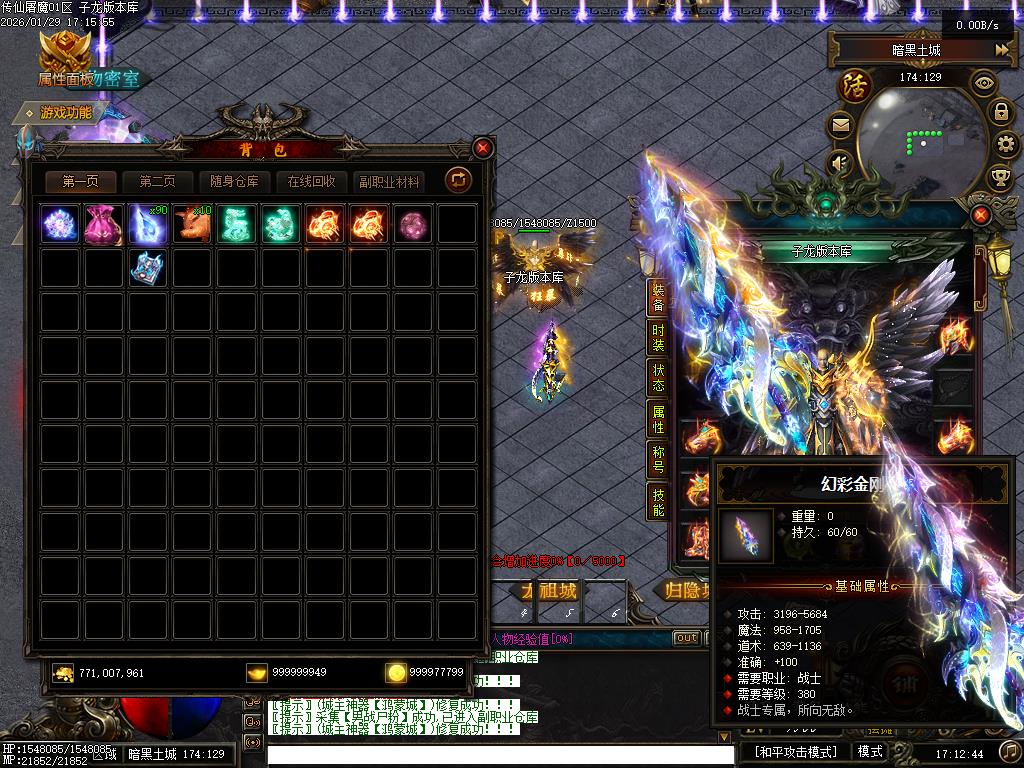Open the trophy ranking icon

point(1000,178)
